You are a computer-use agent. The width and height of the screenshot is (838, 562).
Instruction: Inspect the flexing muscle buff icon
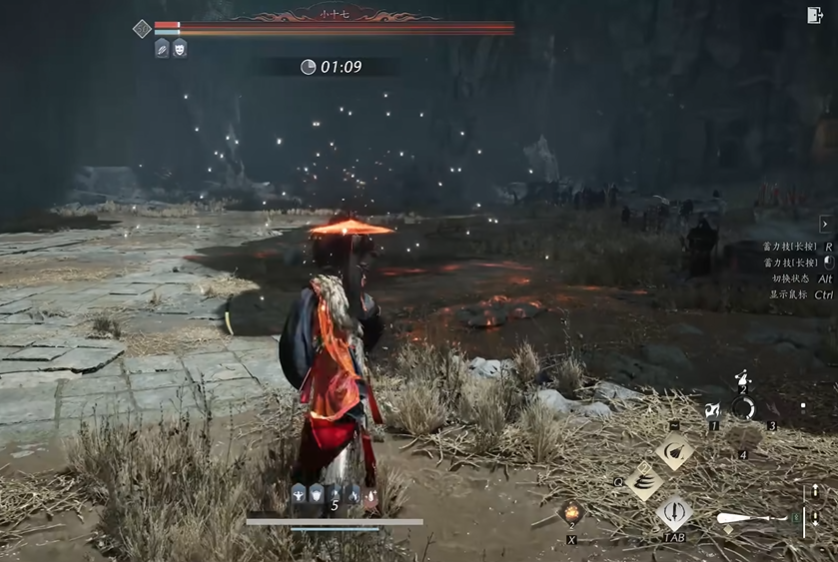click(298, 493)
